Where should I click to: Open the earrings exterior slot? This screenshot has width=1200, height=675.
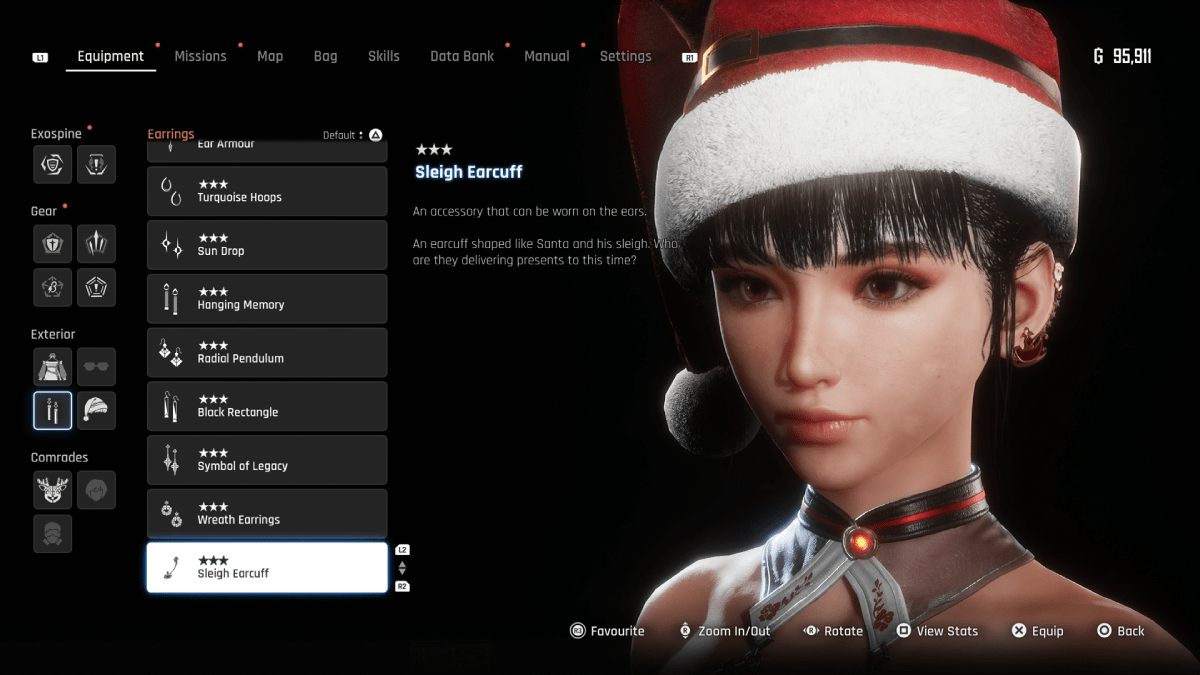52,410
